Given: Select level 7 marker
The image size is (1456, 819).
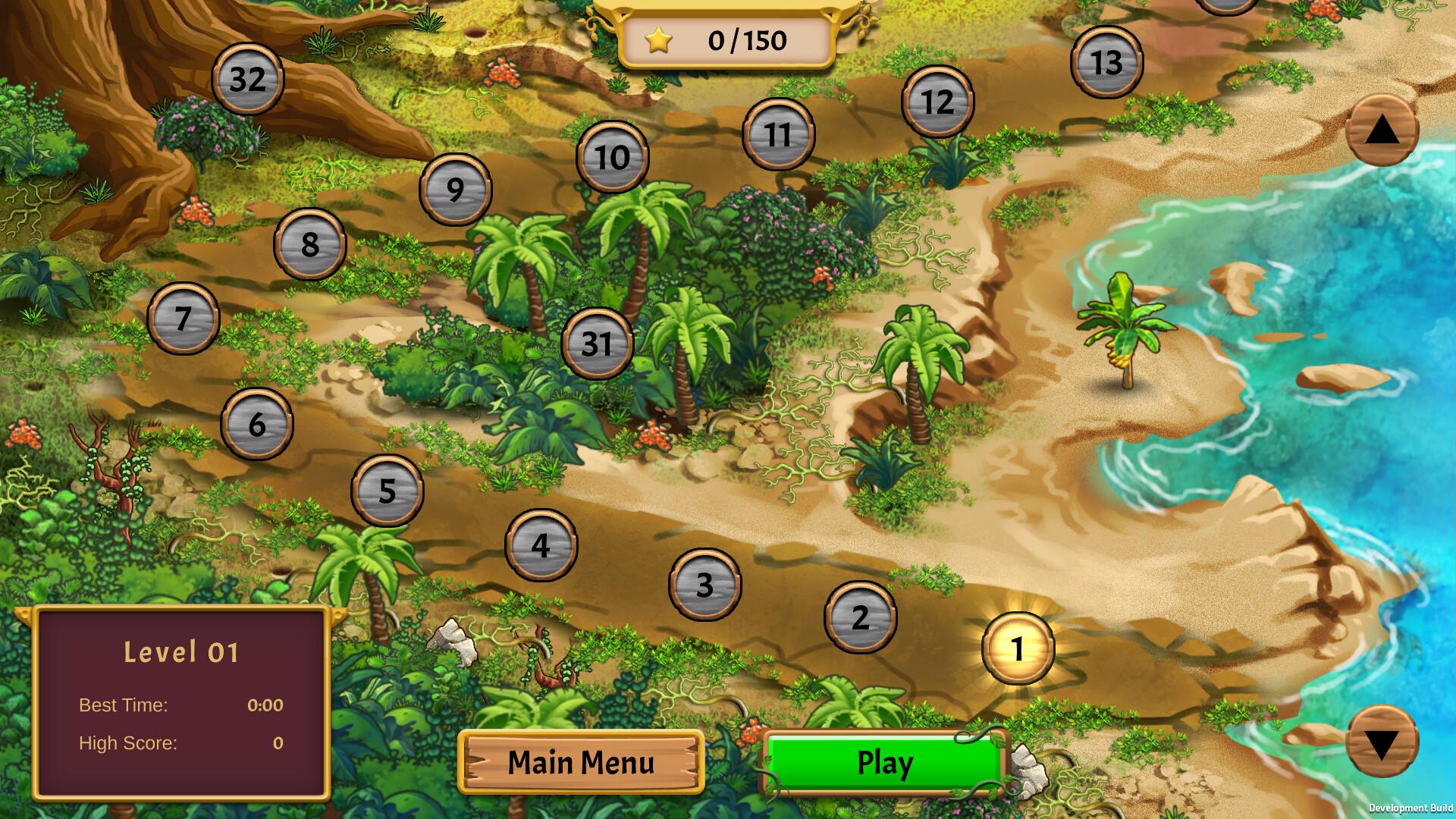Looking at the screenshot, I should click(x=183, y=319).
